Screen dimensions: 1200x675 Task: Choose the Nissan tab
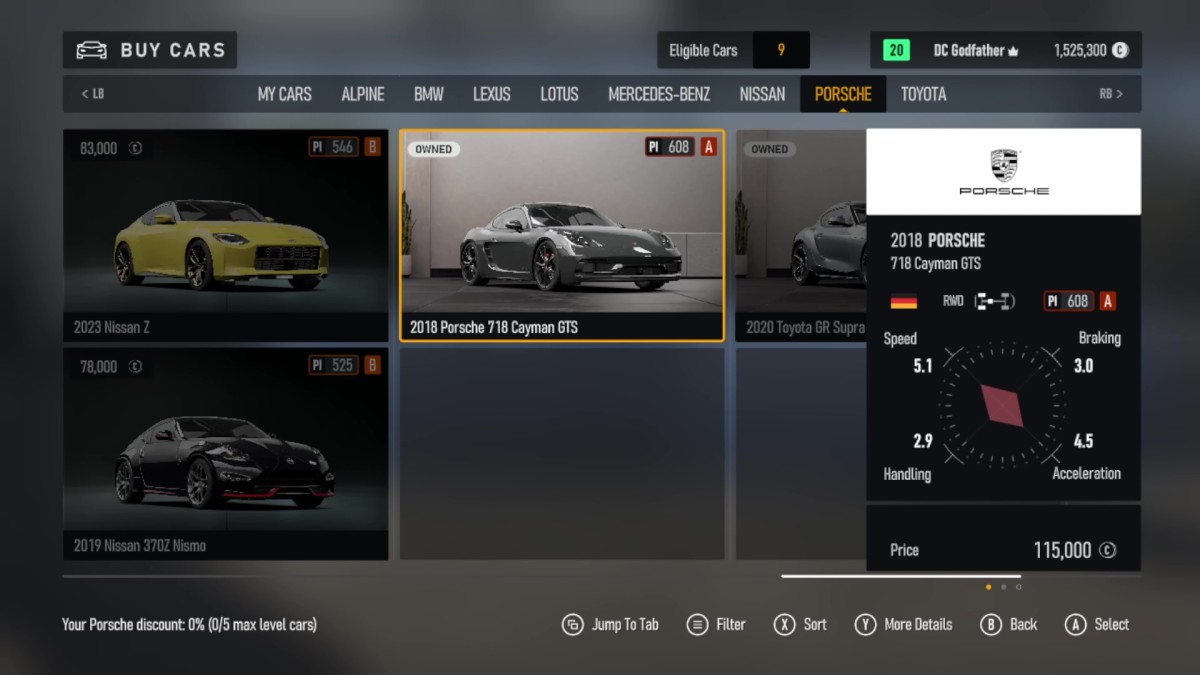point(762,94)
